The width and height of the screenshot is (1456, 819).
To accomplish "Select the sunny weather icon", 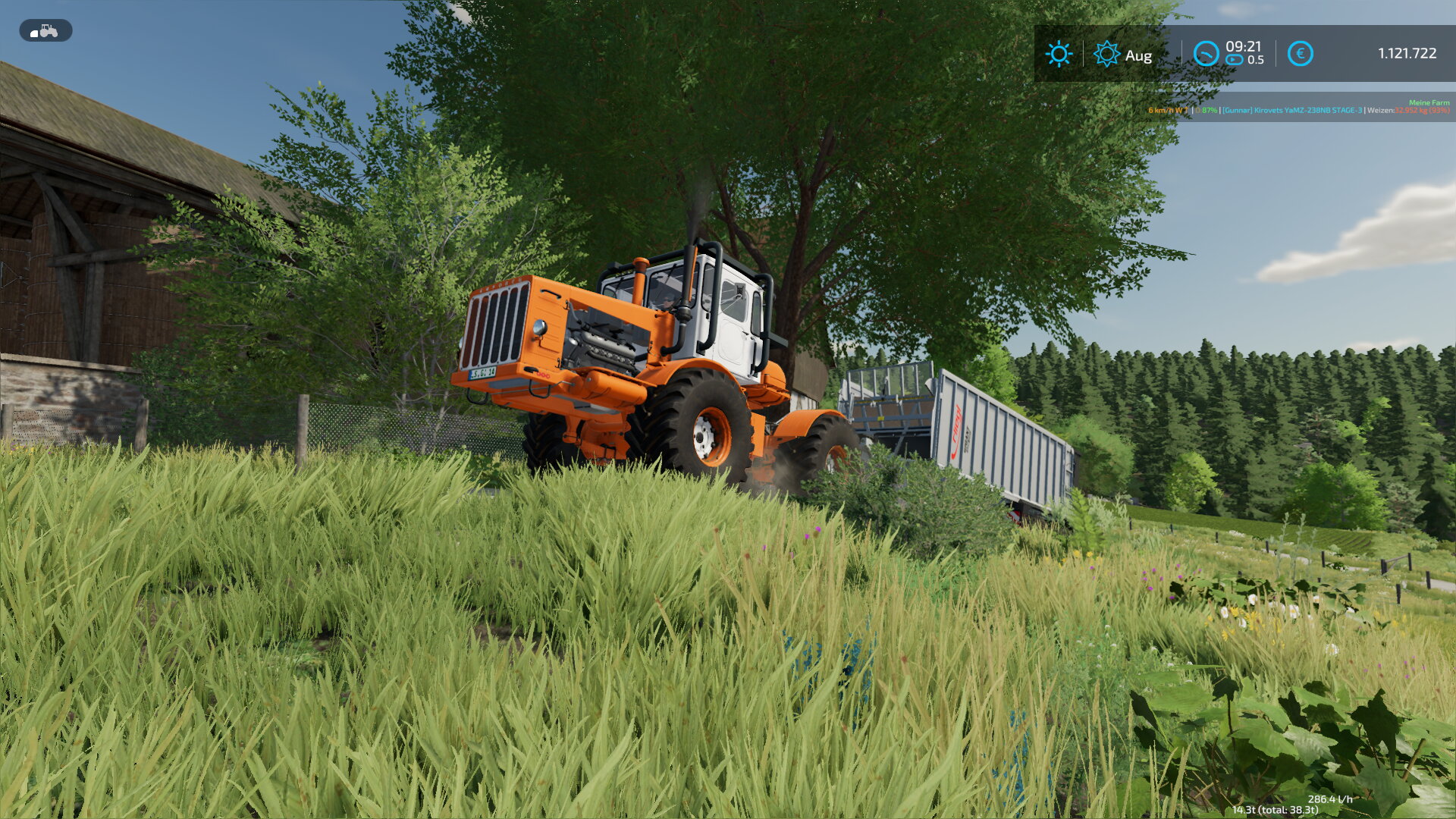I will [1059, 54].
